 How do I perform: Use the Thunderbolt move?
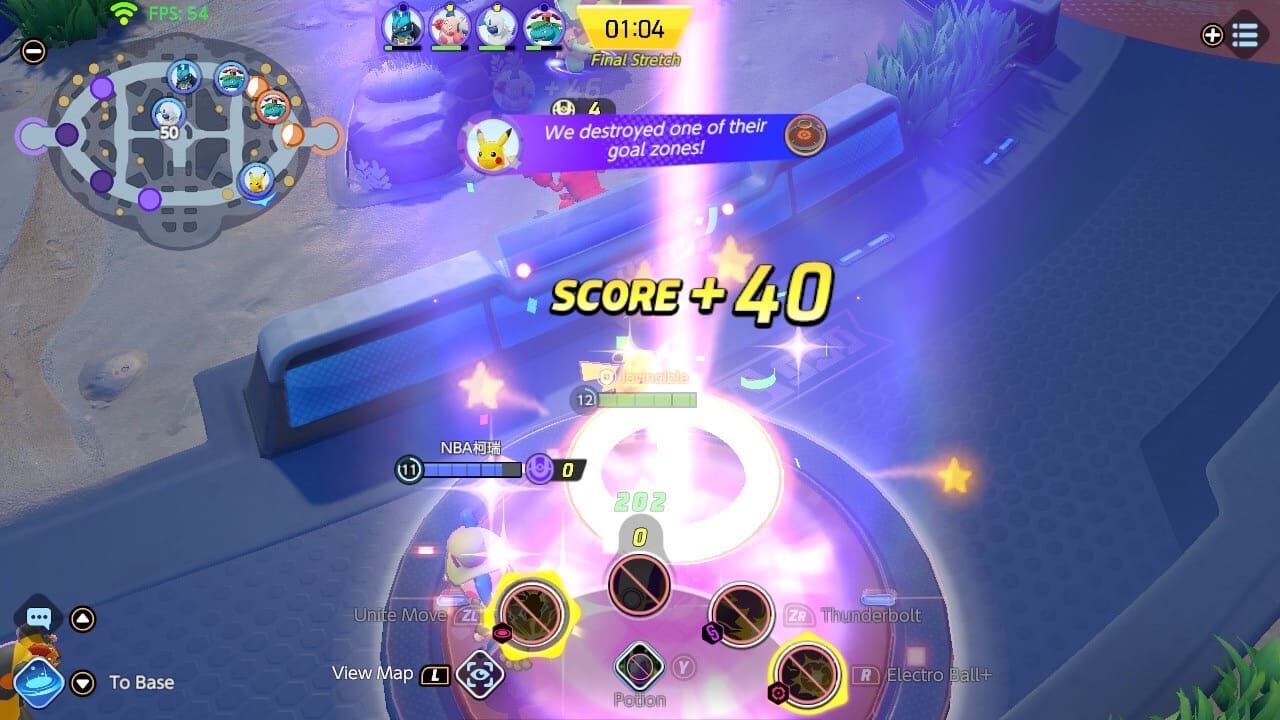click(741, 615)
